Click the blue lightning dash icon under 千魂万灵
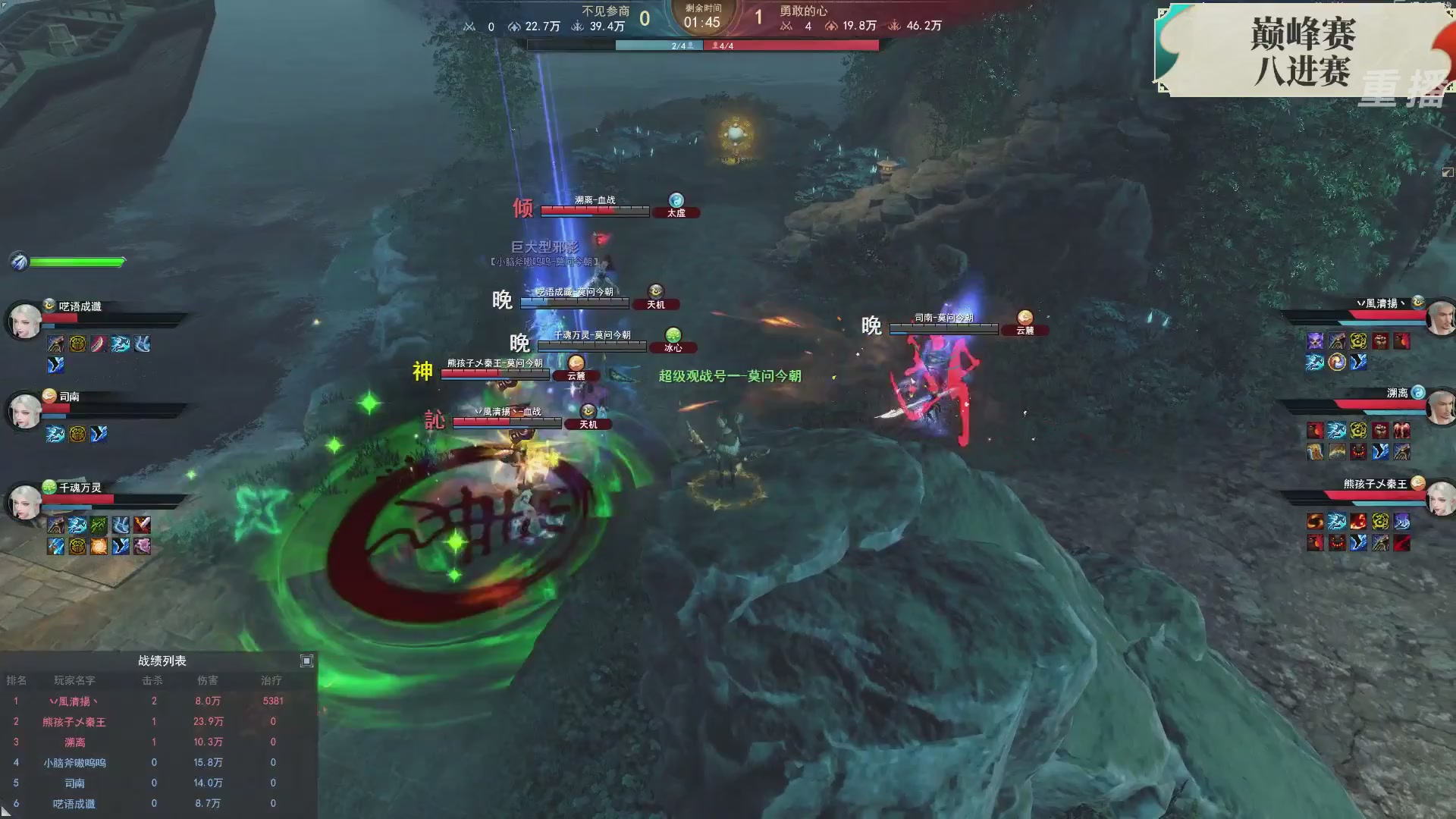Image resolution: width=1456 pixels, height=819 pixels. (77, 526)
